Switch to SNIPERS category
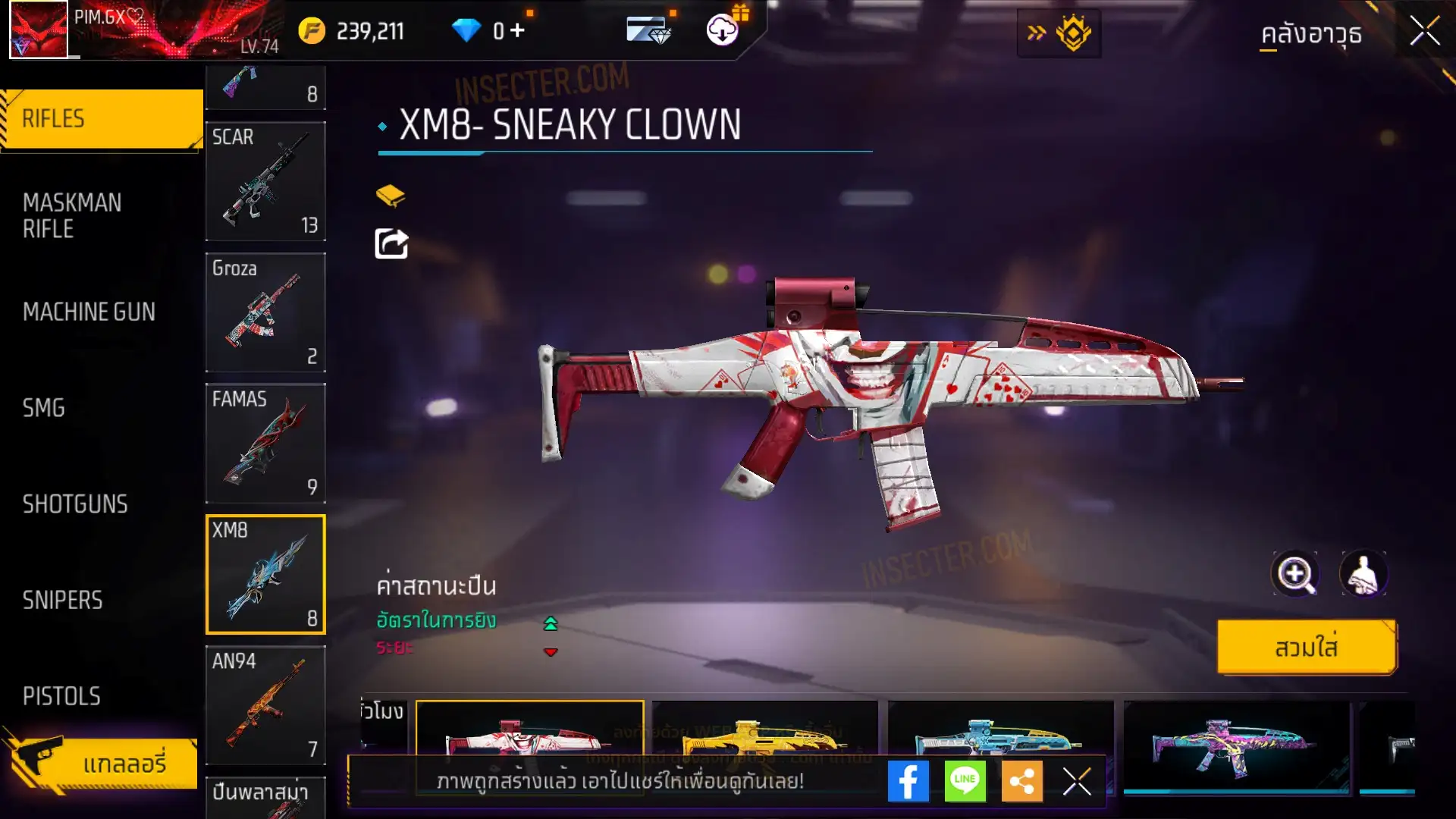The width and height of the screenshot is (1456, 819). [62, 601]
